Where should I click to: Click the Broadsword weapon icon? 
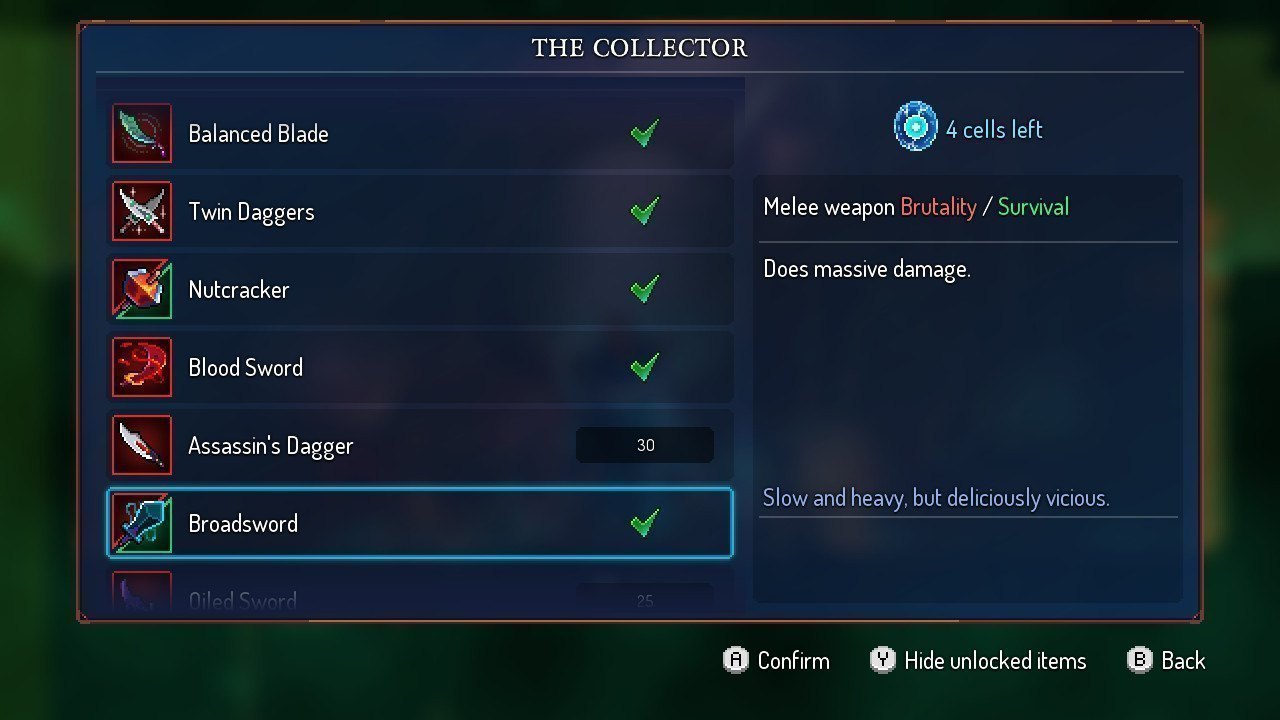coord(141,523)
